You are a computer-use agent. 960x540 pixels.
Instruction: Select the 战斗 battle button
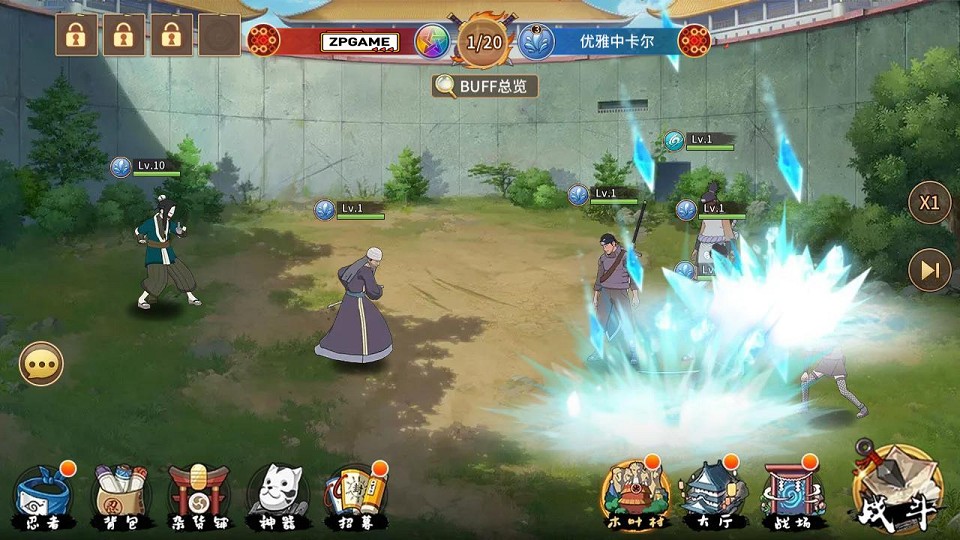pos(898,490)
